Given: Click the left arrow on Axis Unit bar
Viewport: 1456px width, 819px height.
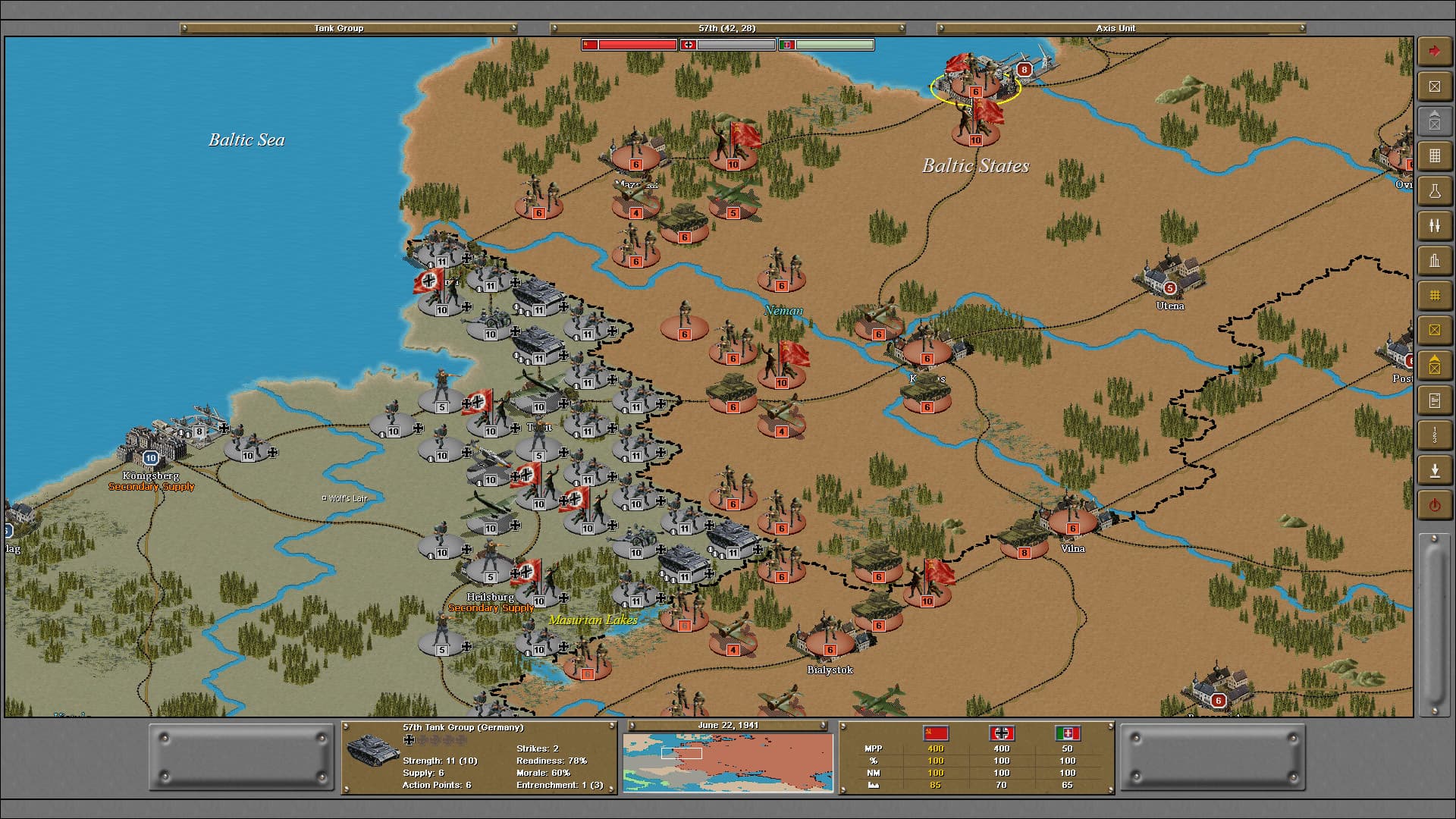Looking at the screenshot, I should click(940, 28).
